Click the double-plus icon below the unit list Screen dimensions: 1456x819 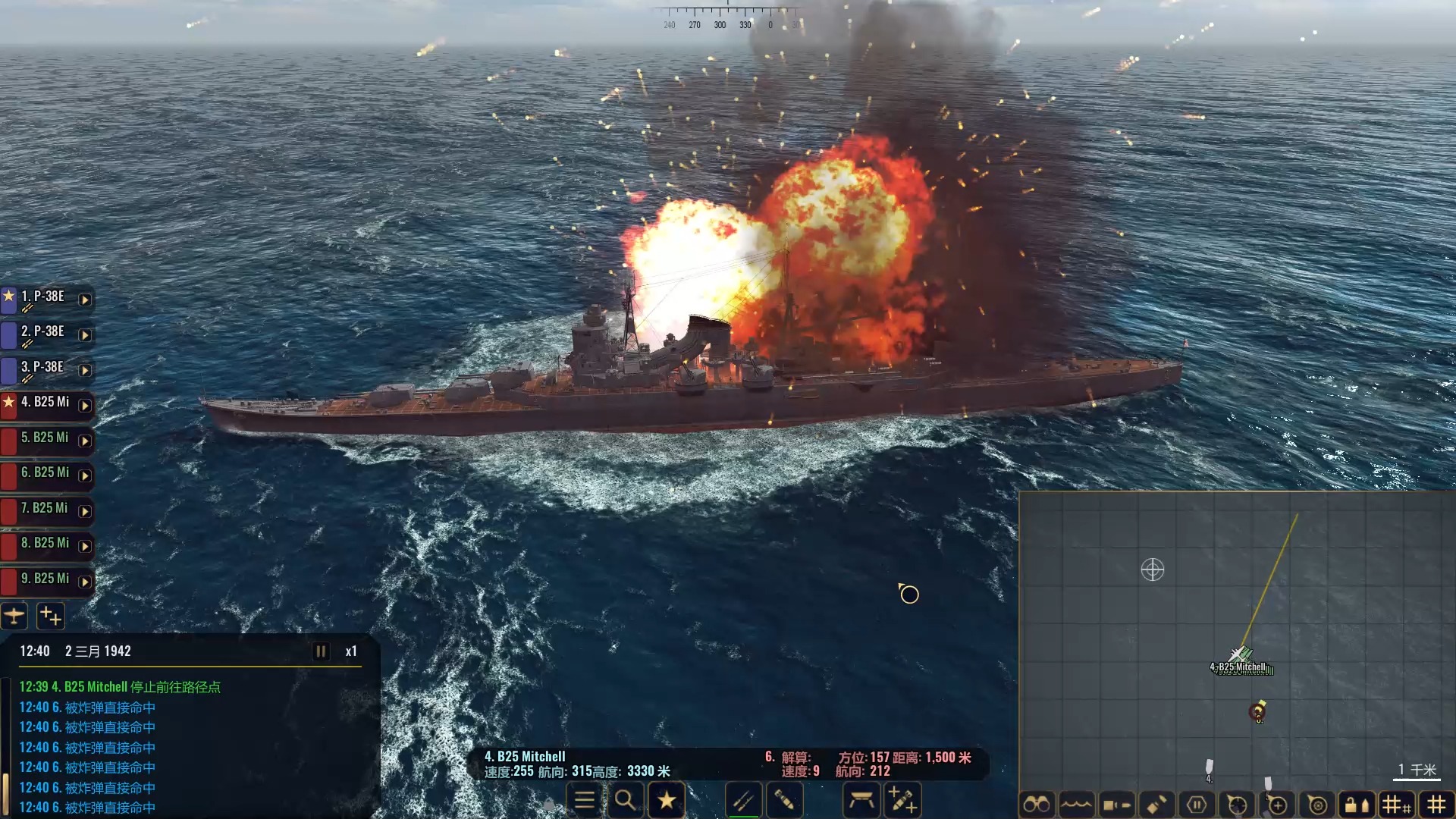point(51,616)
